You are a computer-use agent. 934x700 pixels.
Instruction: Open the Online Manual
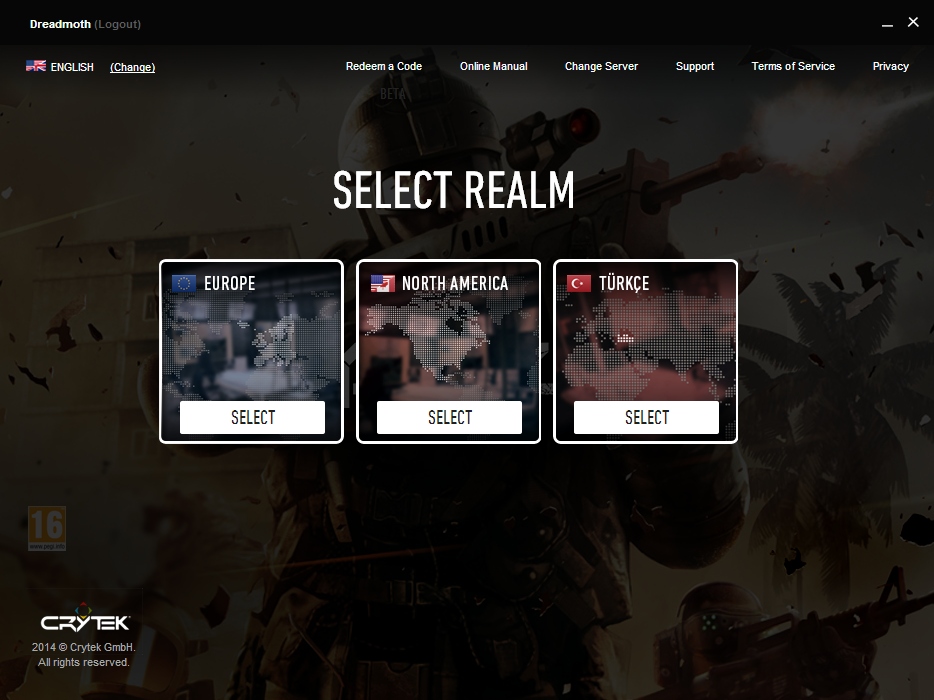pyautogui.click(x=493, y=66)
